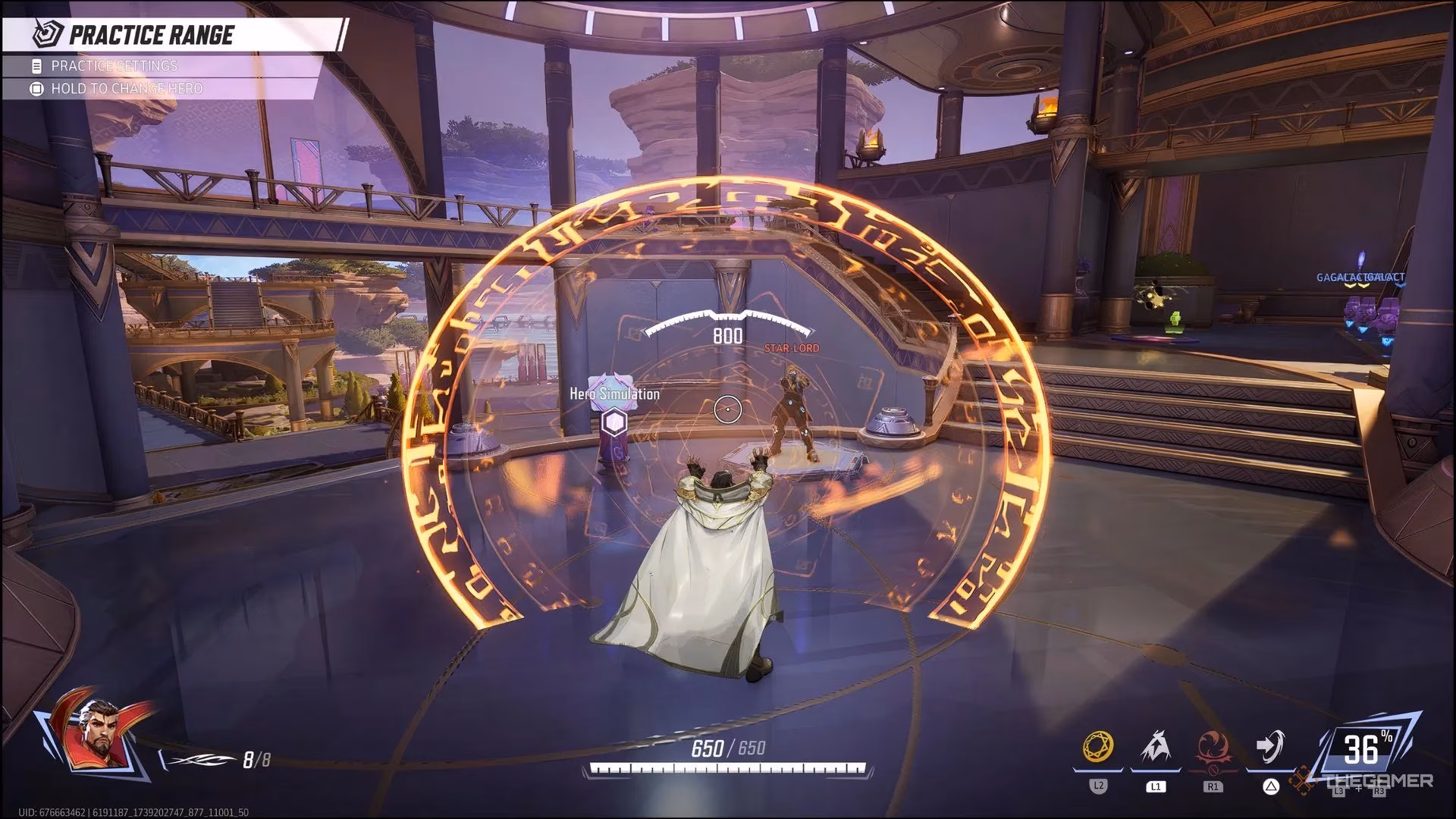The height and width of the screenshot is (819, 1456).
Task: Select the Hero Simulation hexagon marker
Action: (x=612, y=424)
